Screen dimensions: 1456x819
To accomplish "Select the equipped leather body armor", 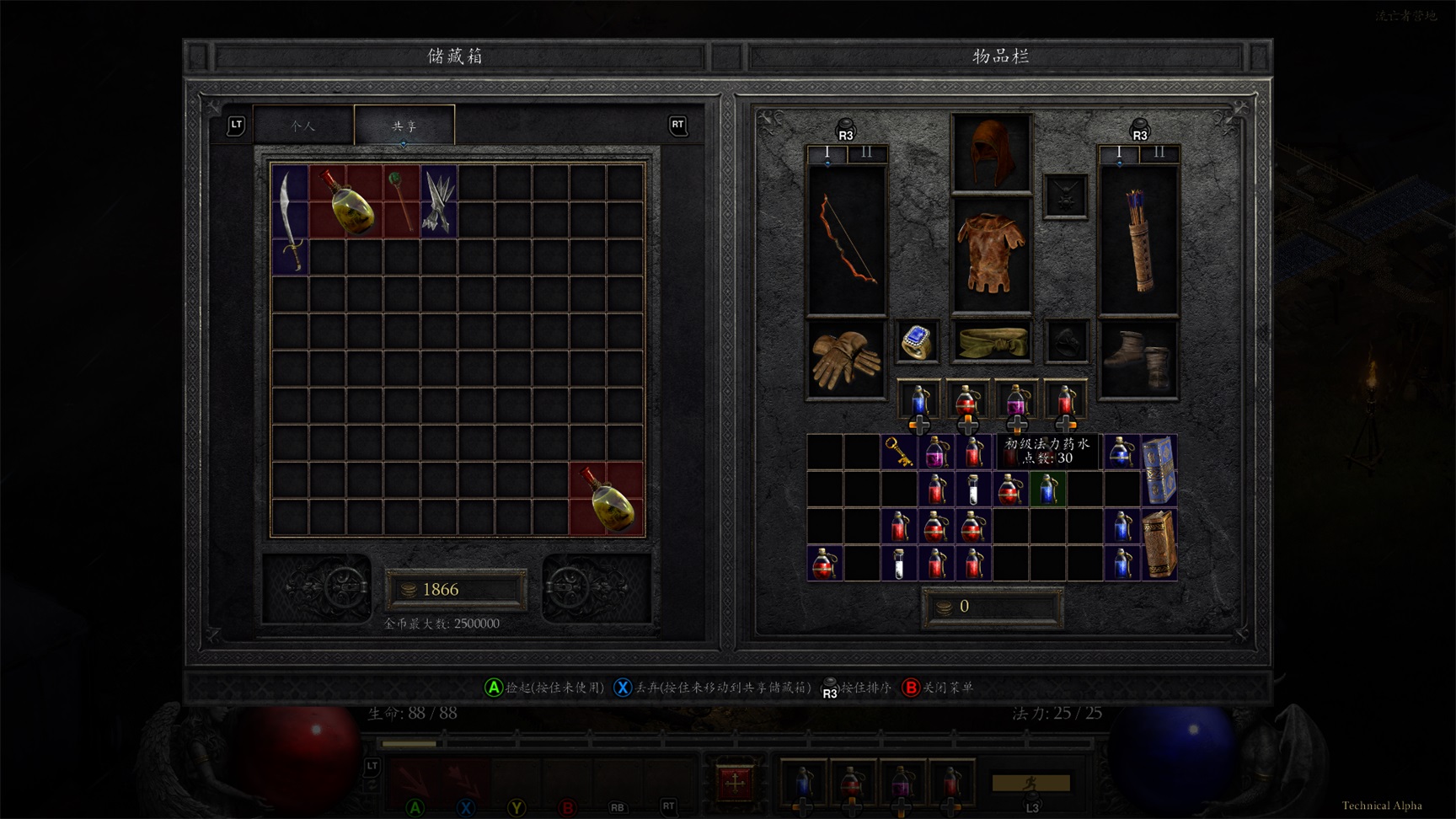I will coord(992,254).
